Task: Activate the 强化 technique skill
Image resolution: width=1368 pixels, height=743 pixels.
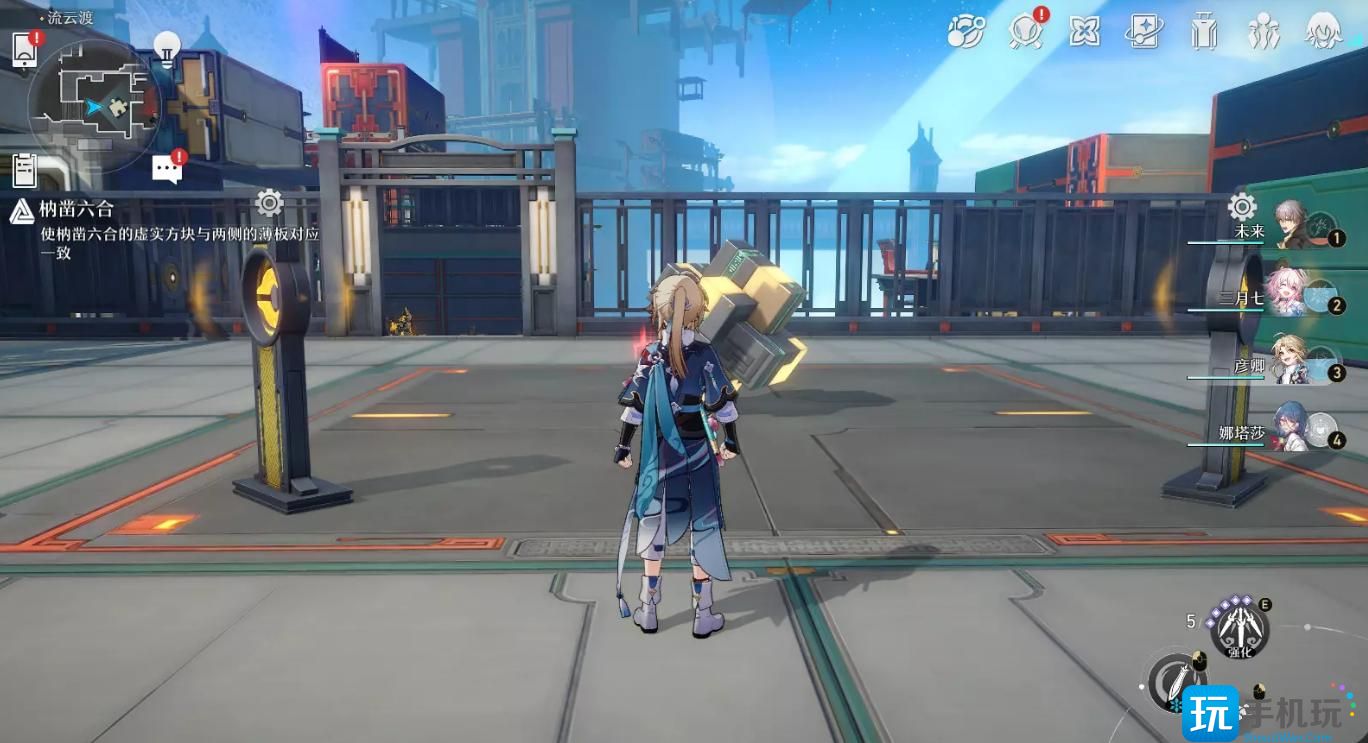Action: (1239, 630)
